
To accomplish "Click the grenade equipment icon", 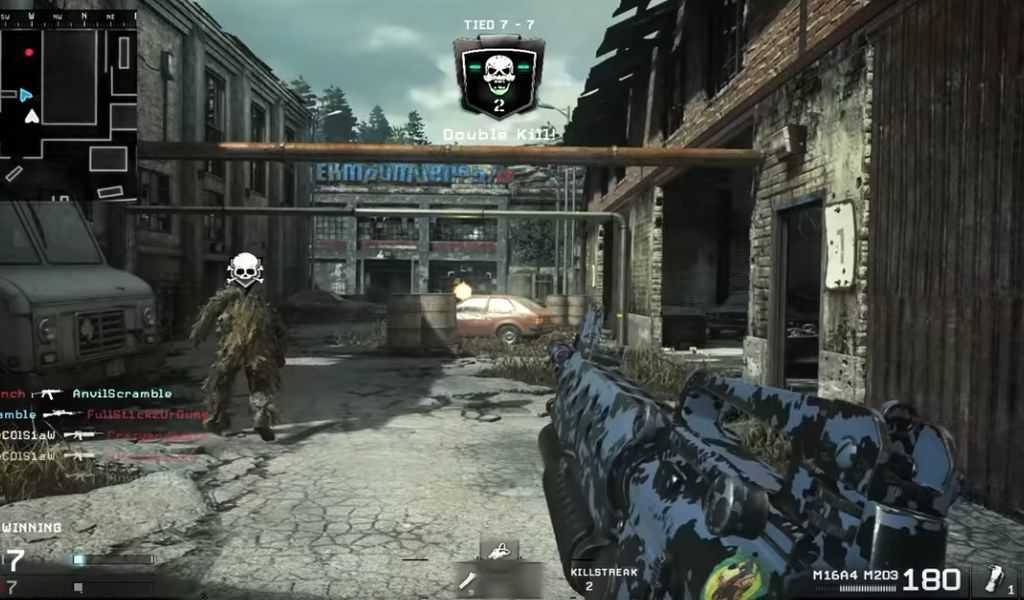I will coord(993,580).
